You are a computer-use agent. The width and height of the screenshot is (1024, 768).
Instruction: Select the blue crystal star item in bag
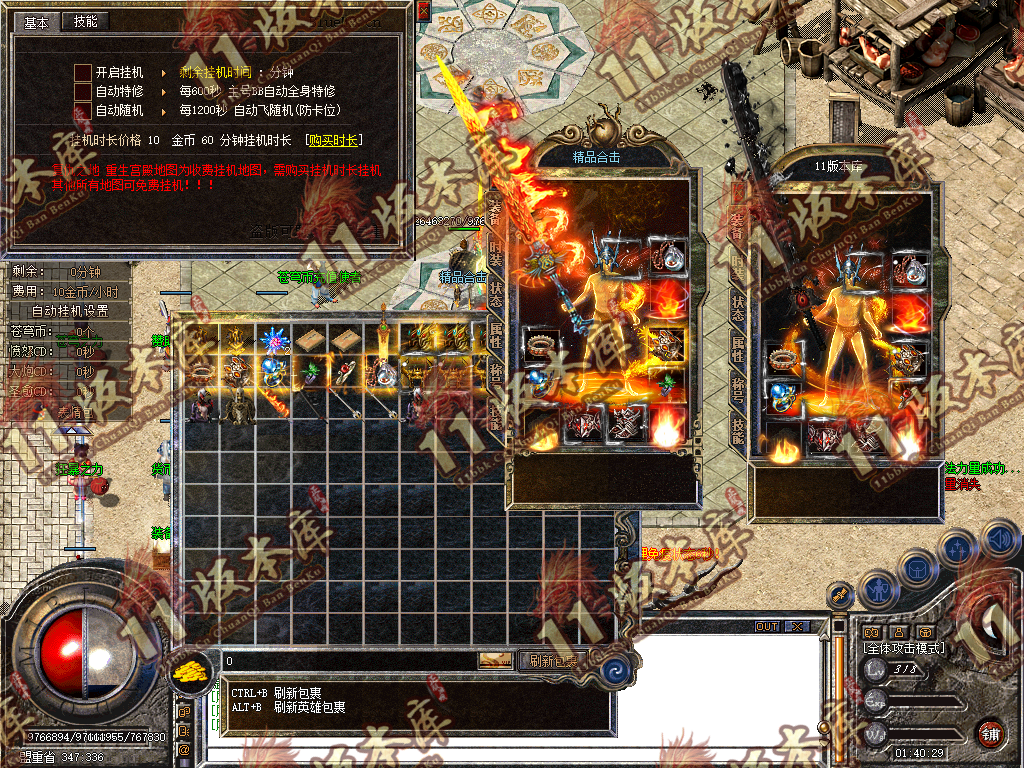[x=275, y=338]
